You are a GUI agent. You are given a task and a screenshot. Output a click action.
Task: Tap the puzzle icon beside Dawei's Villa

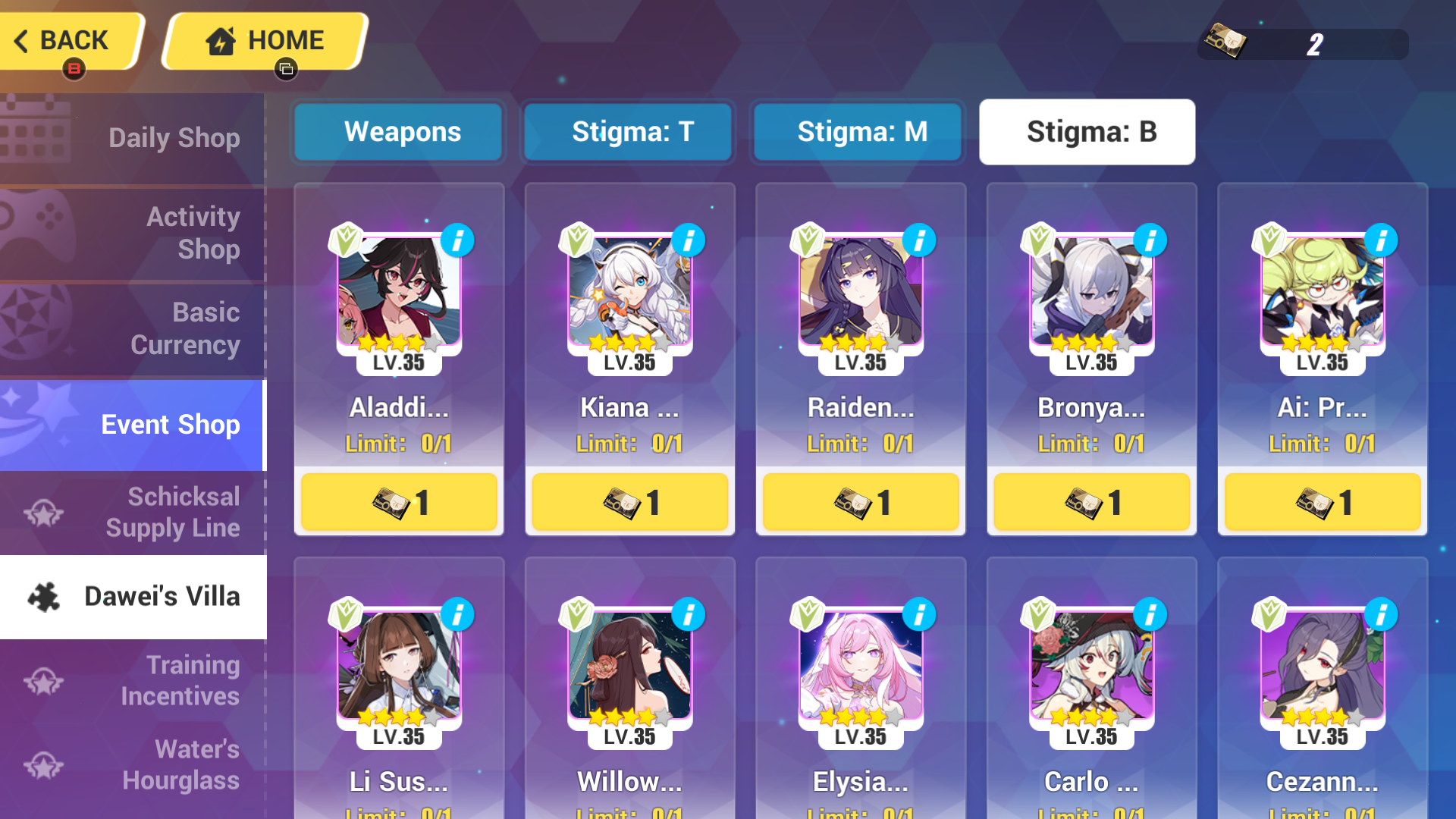tap(43, 597)
